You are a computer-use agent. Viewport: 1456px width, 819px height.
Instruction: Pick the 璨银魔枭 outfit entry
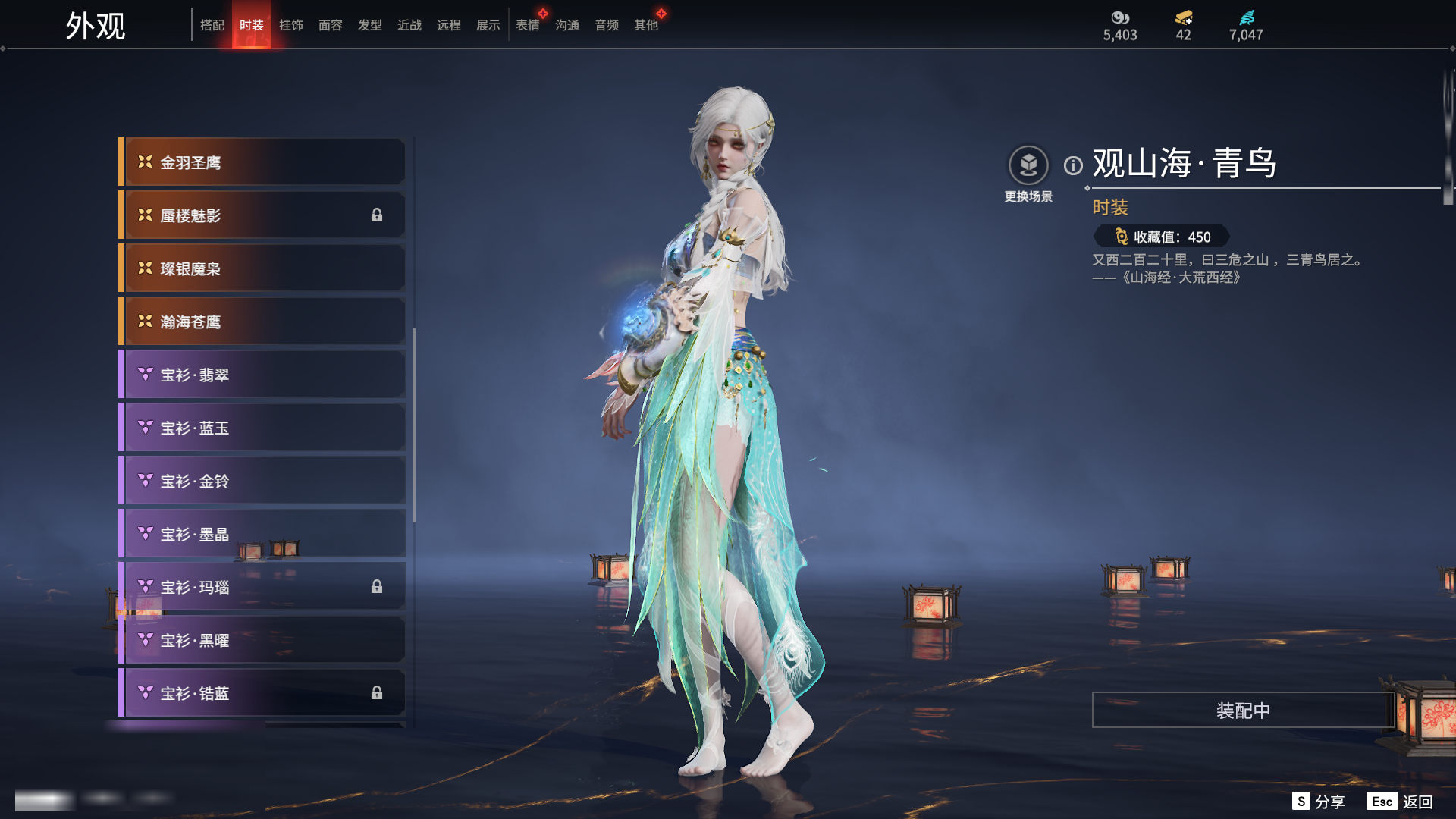pos(262,268)
